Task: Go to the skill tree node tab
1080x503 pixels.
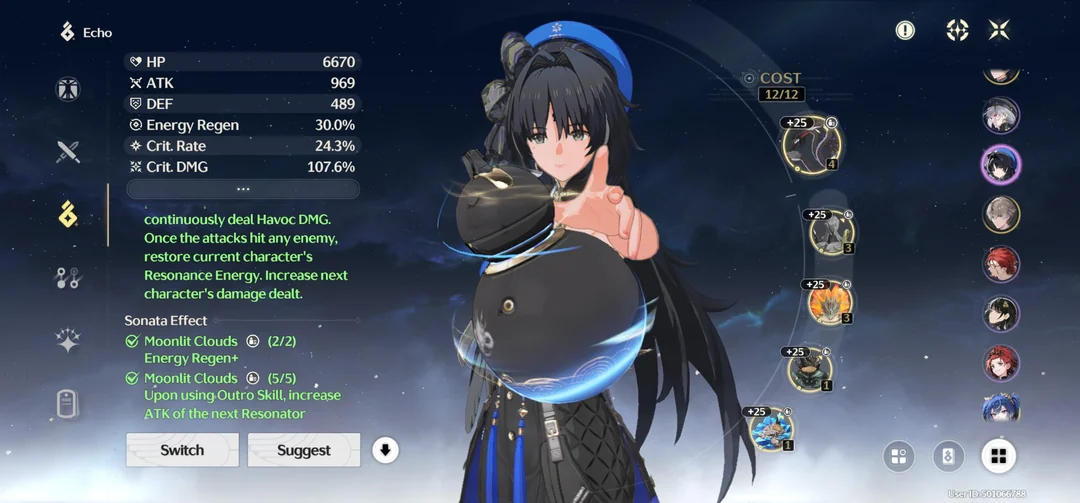Action: pyautogui.click(x=67, y=278)
